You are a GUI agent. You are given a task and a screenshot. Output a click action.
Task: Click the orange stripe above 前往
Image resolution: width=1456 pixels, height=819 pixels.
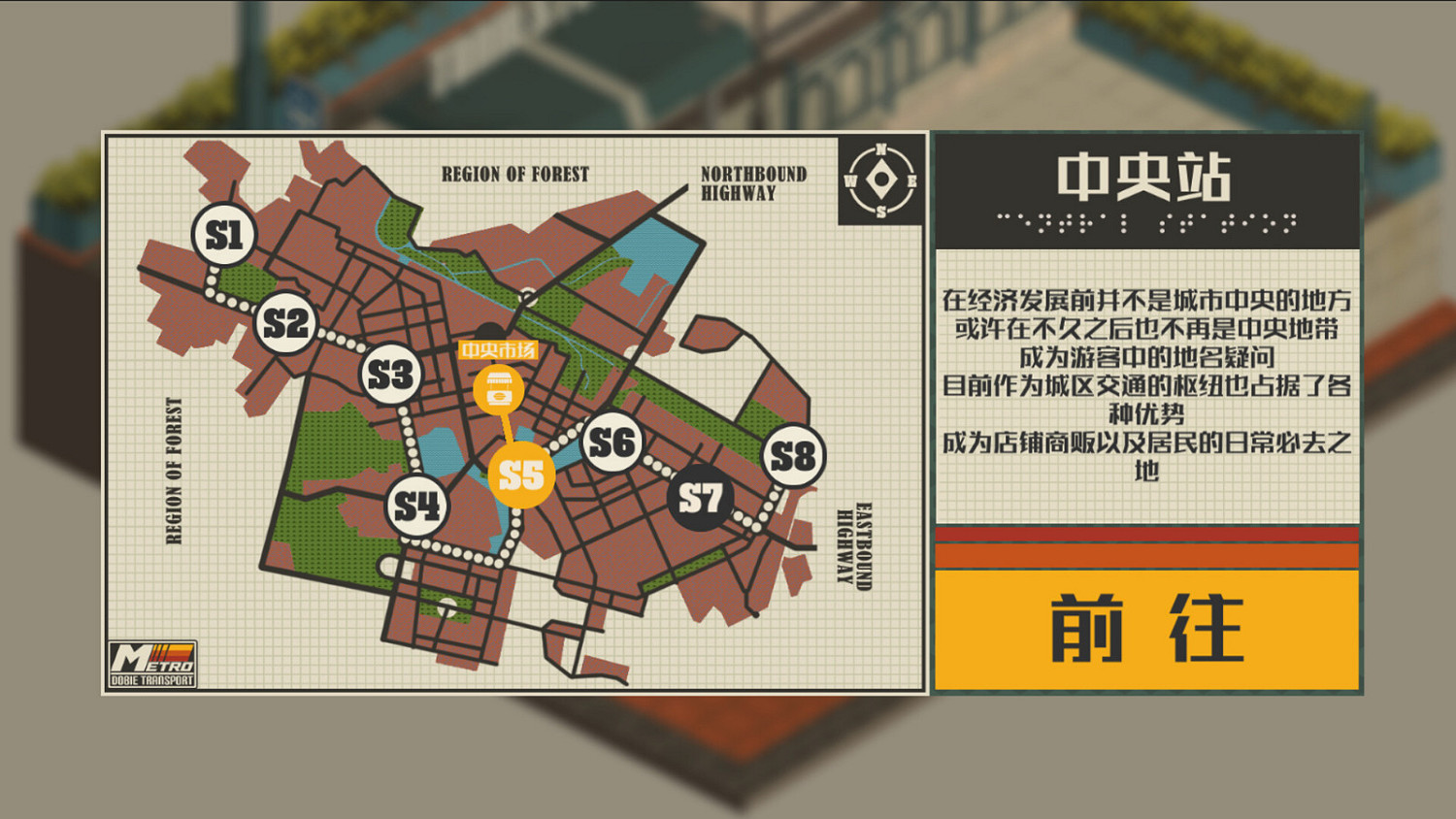pos(1145,554)
